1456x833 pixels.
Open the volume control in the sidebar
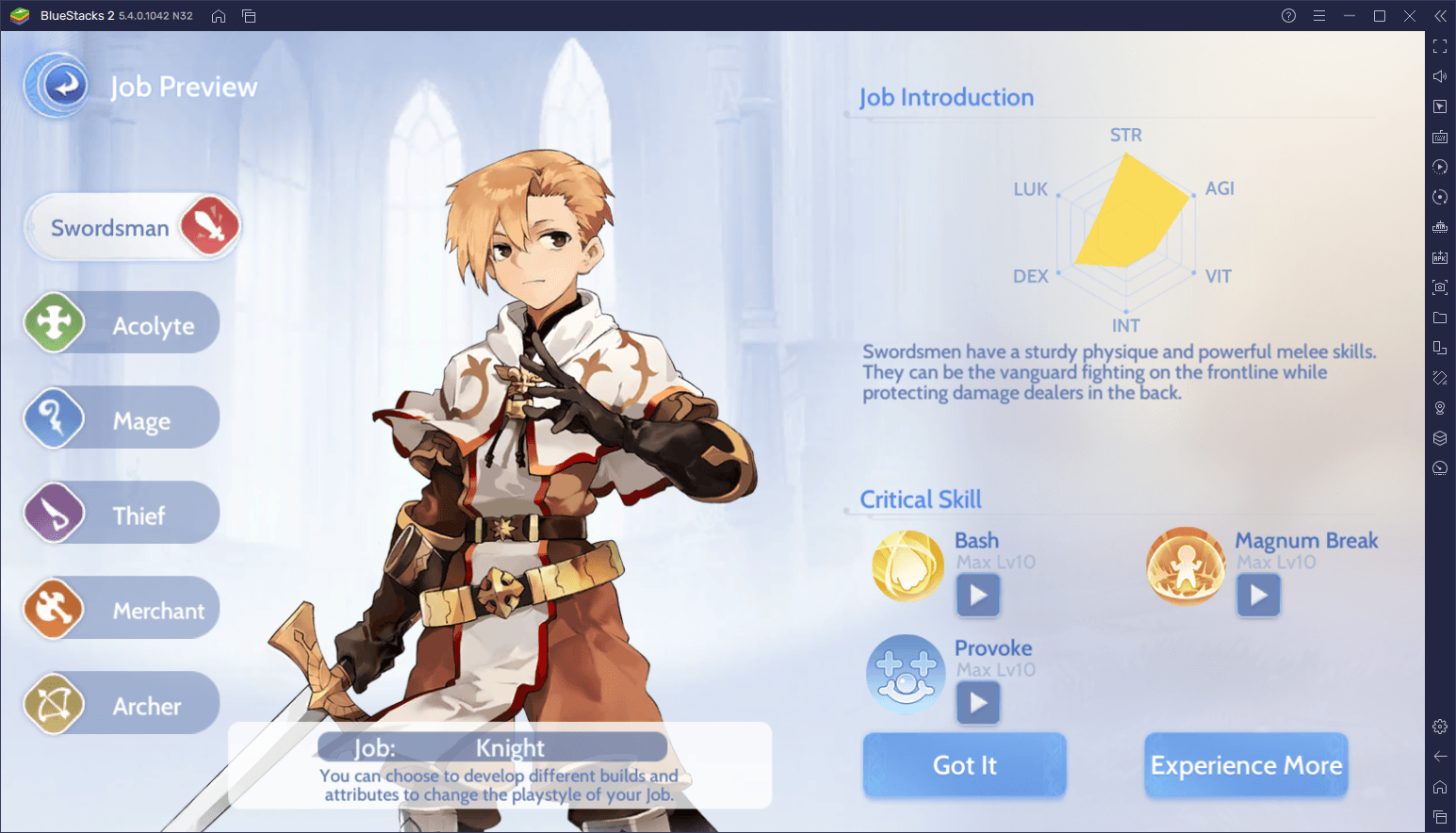click(1440, 75)
